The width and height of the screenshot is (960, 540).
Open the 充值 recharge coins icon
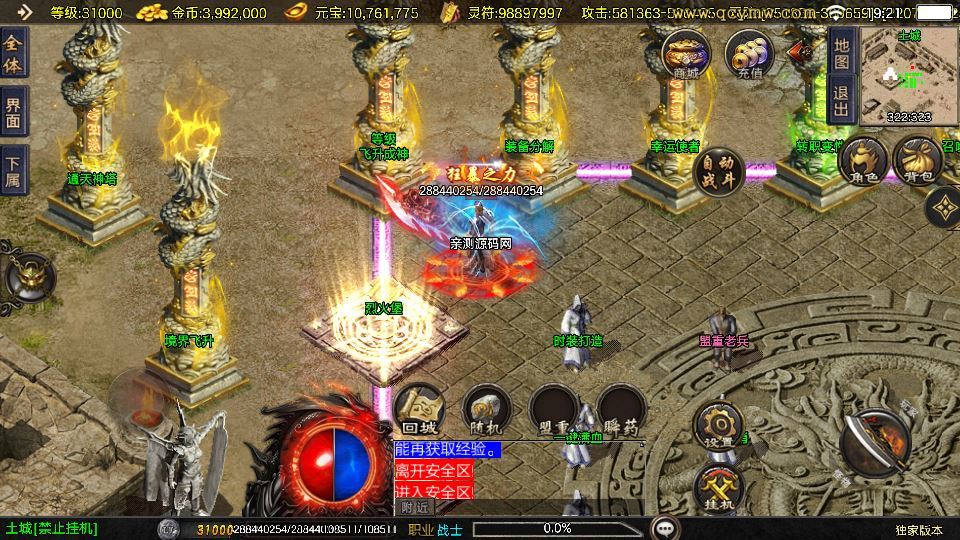click(750, 54)
